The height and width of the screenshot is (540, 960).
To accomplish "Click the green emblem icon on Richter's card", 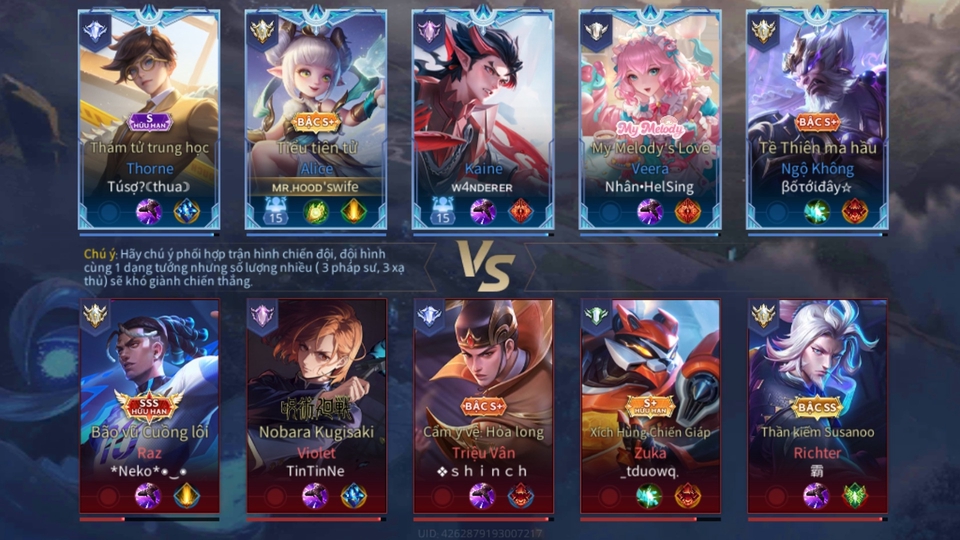I will 854,496.
